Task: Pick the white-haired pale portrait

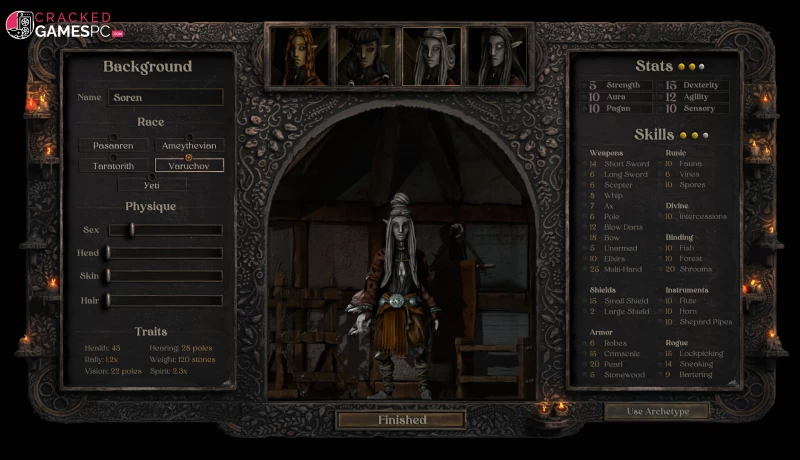Action: pos(432,55)
